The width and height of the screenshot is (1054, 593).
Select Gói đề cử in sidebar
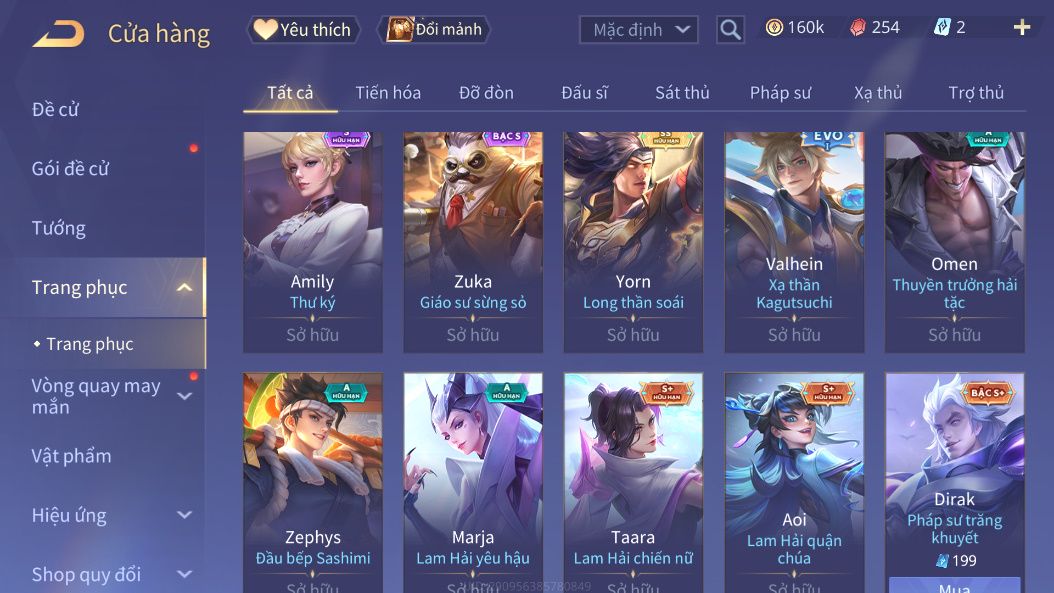click(x=70, y=169)
